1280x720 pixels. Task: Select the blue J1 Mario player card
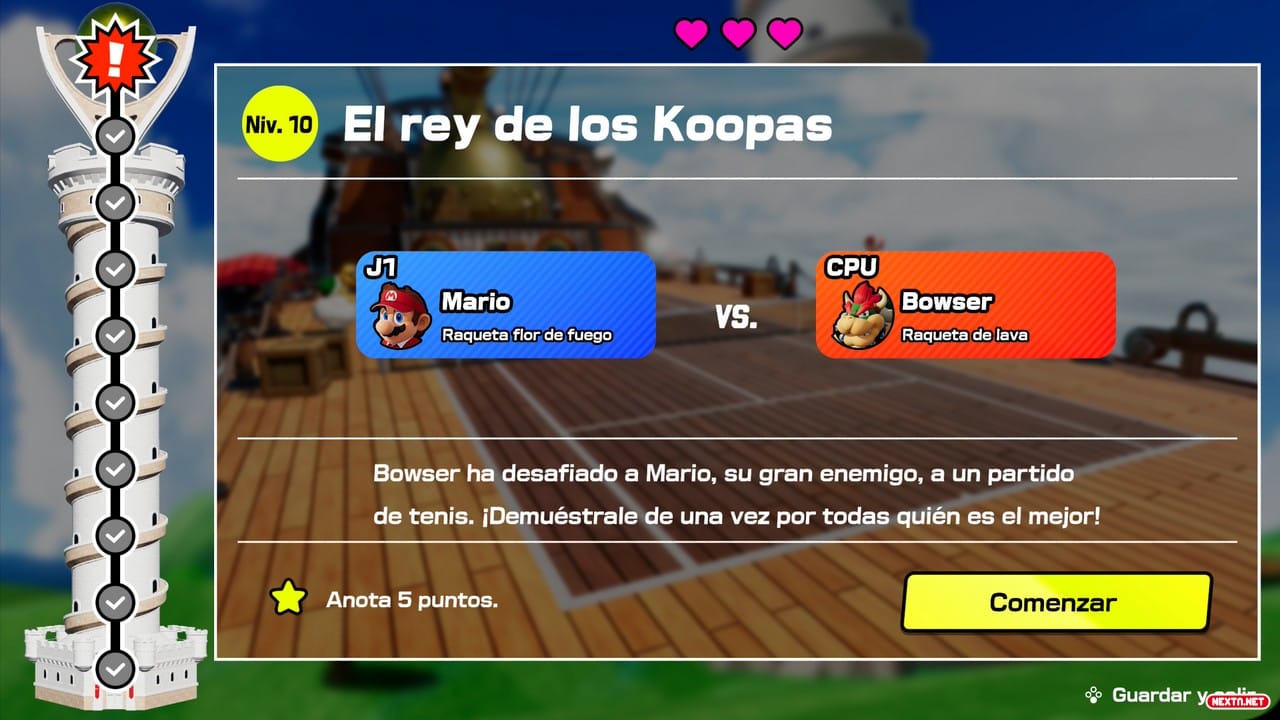[x=505, y=305]
